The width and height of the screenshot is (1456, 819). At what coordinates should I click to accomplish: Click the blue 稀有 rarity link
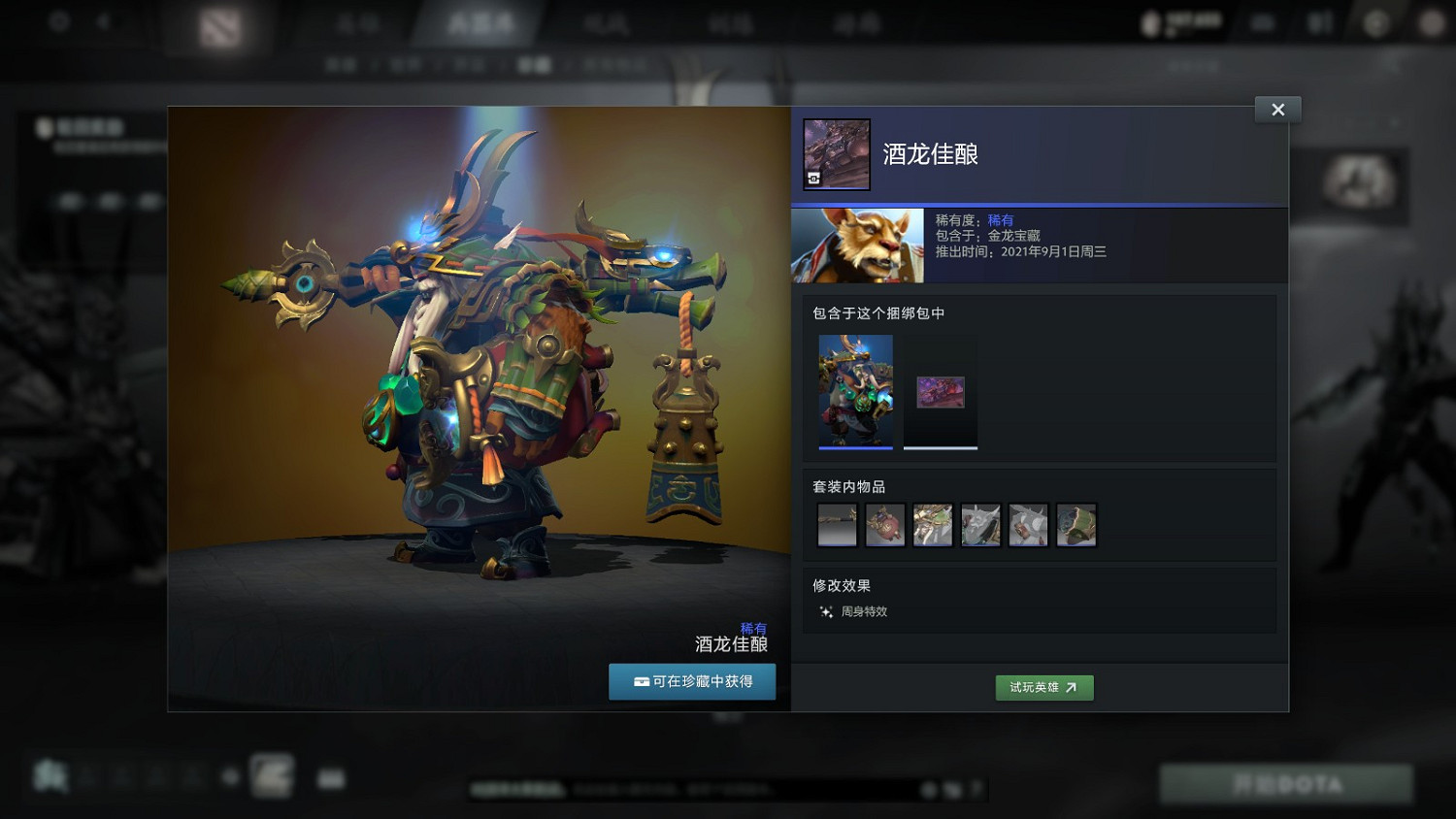[x=1003, y=220]
